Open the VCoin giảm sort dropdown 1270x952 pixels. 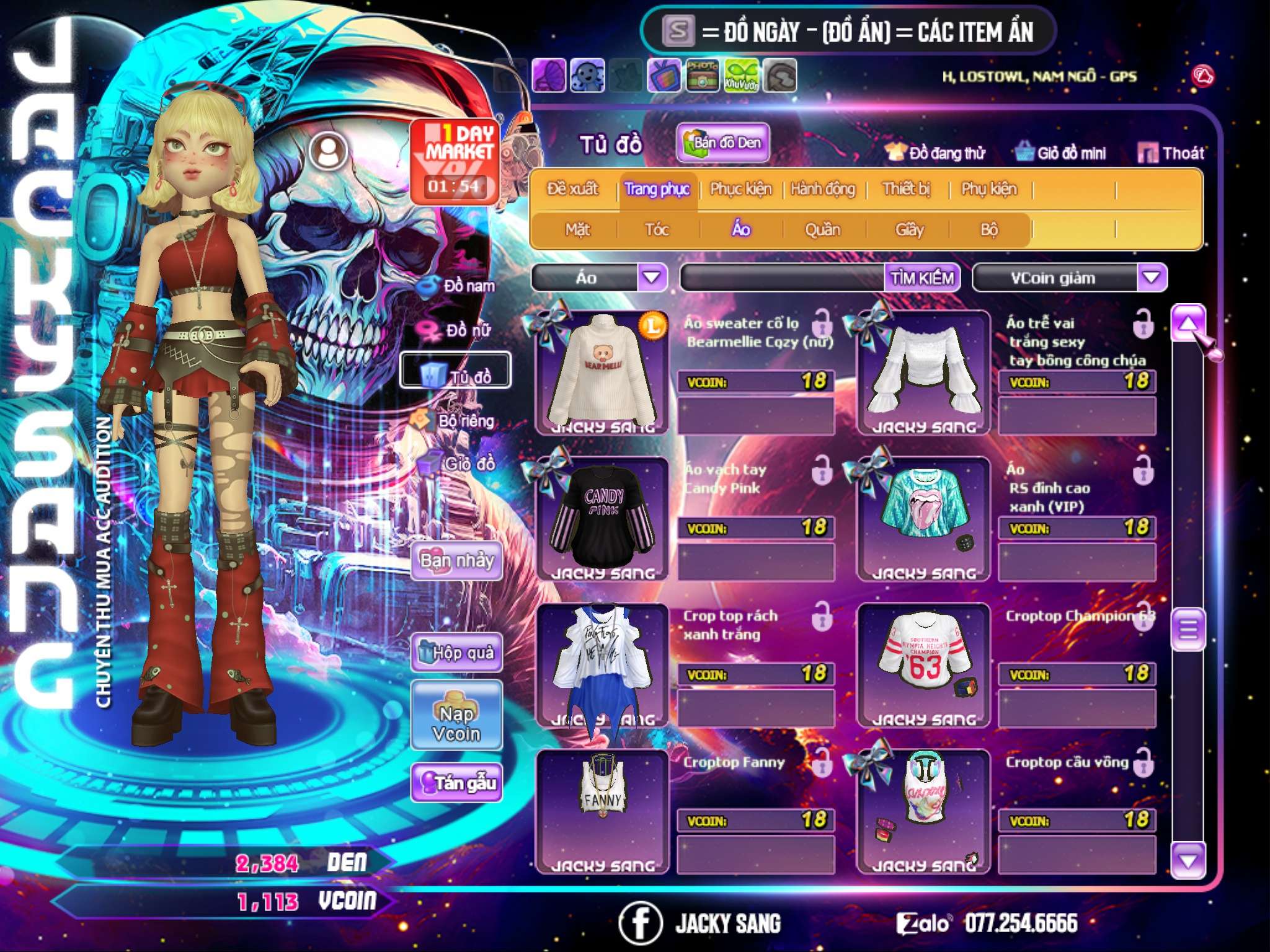1152,277
